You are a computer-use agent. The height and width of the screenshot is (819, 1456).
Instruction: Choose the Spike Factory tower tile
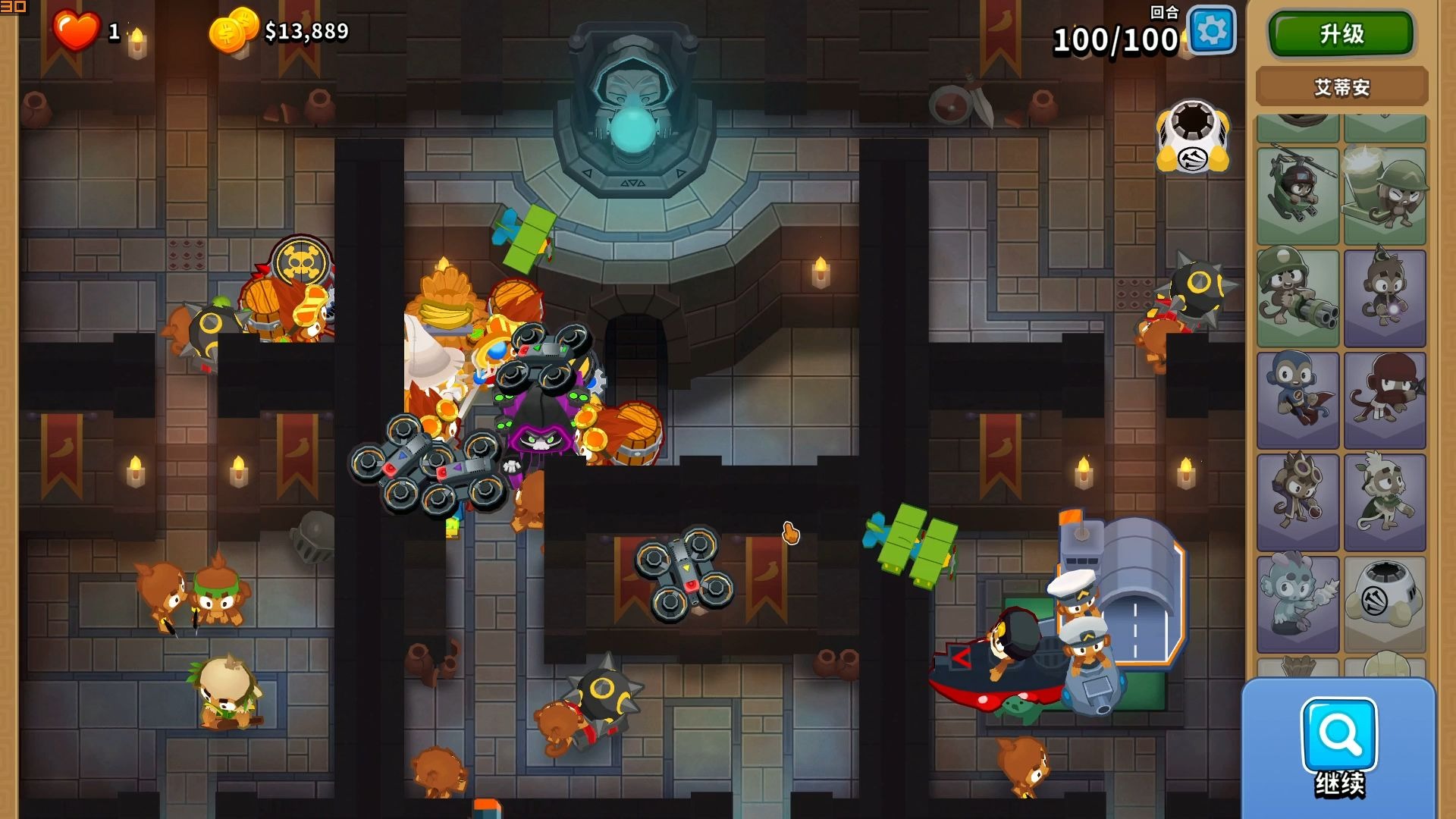coord(1385,604)
